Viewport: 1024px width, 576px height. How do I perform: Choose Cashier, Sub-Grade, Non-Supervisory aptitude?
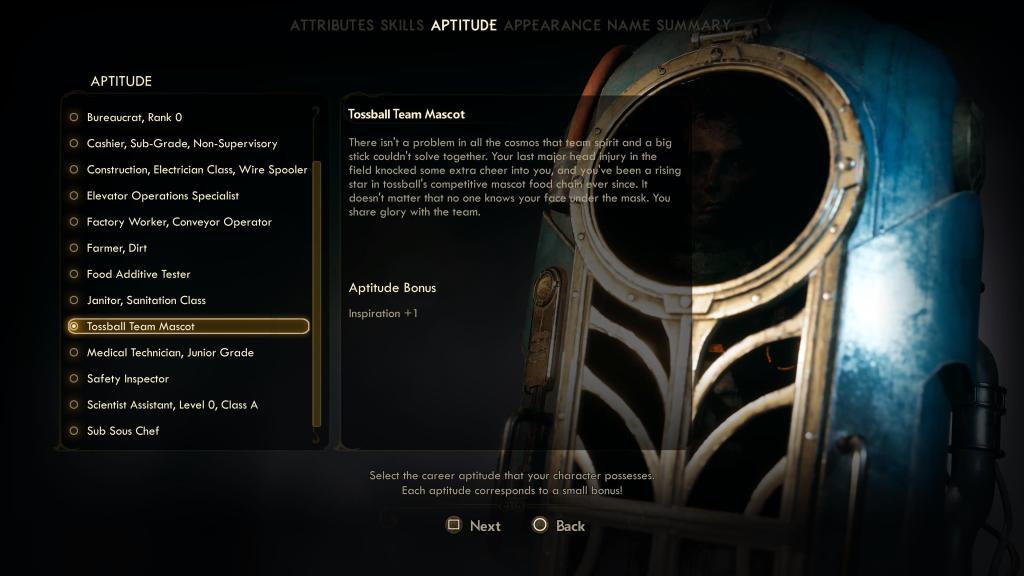click(181, 144)
